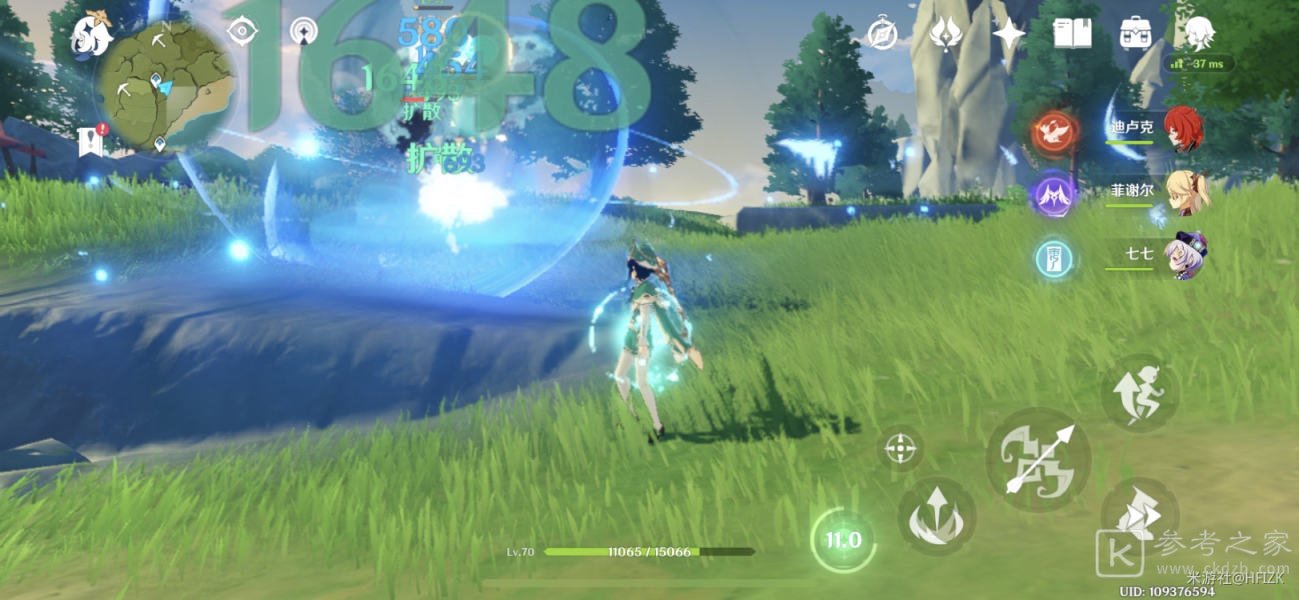This screenshot has width=1299, height=600.
Task: Open the Adventurer Handbook book icon
Action: point(1071,33)
